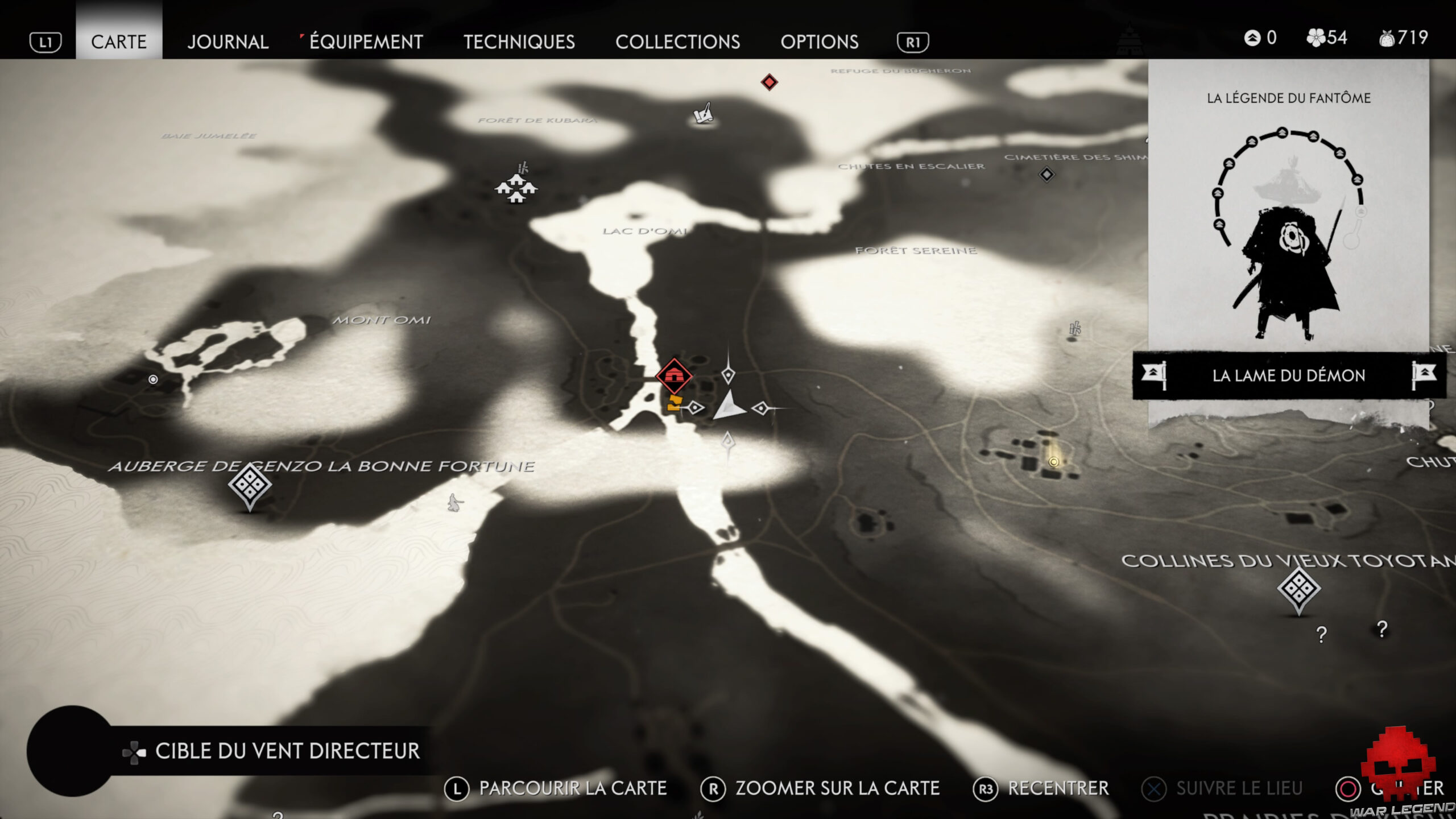Select the Carte tab

[119, 42]
